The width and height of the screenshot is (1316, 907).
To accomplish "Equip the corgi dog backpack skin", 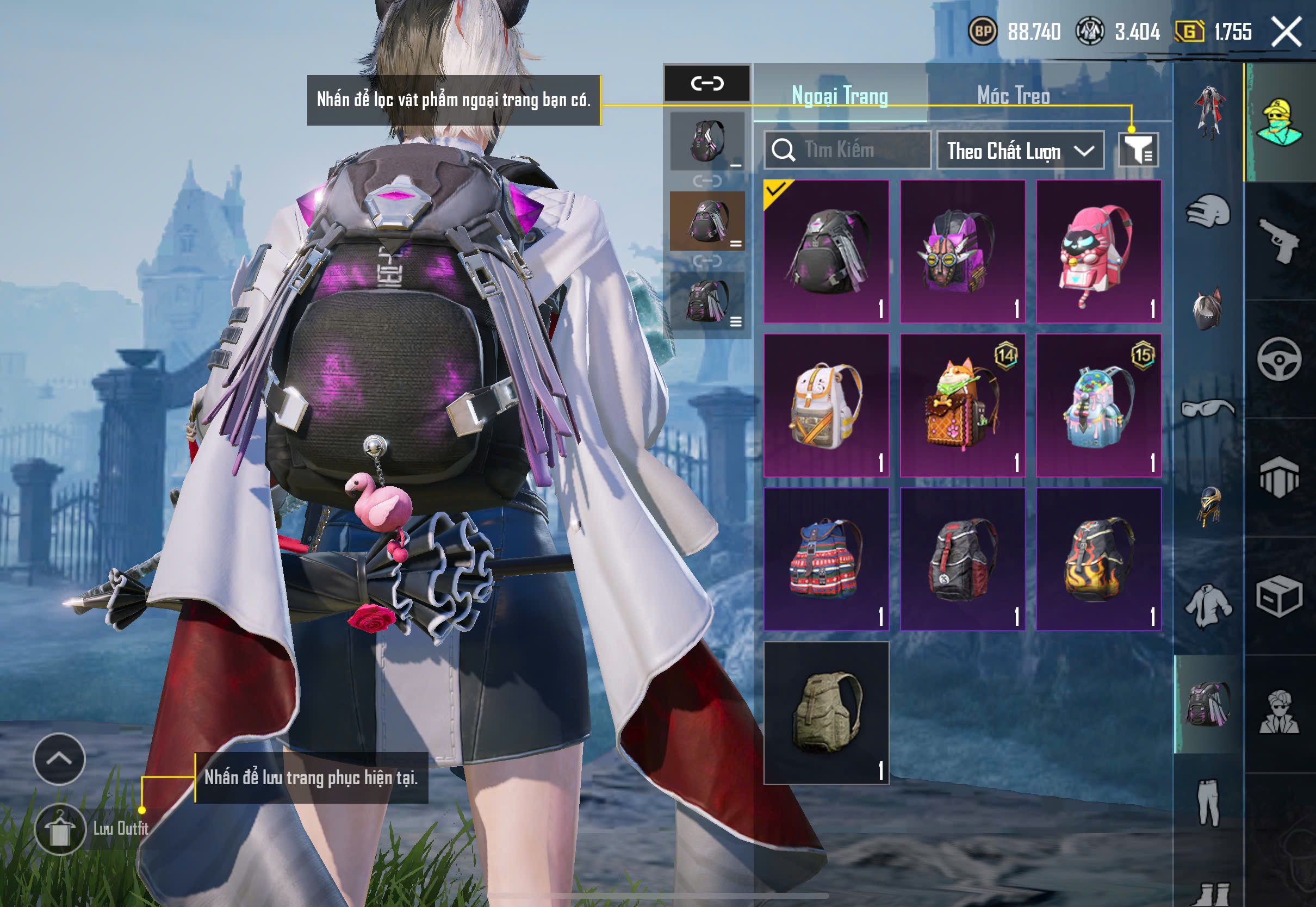I will [x=963, y=405].
